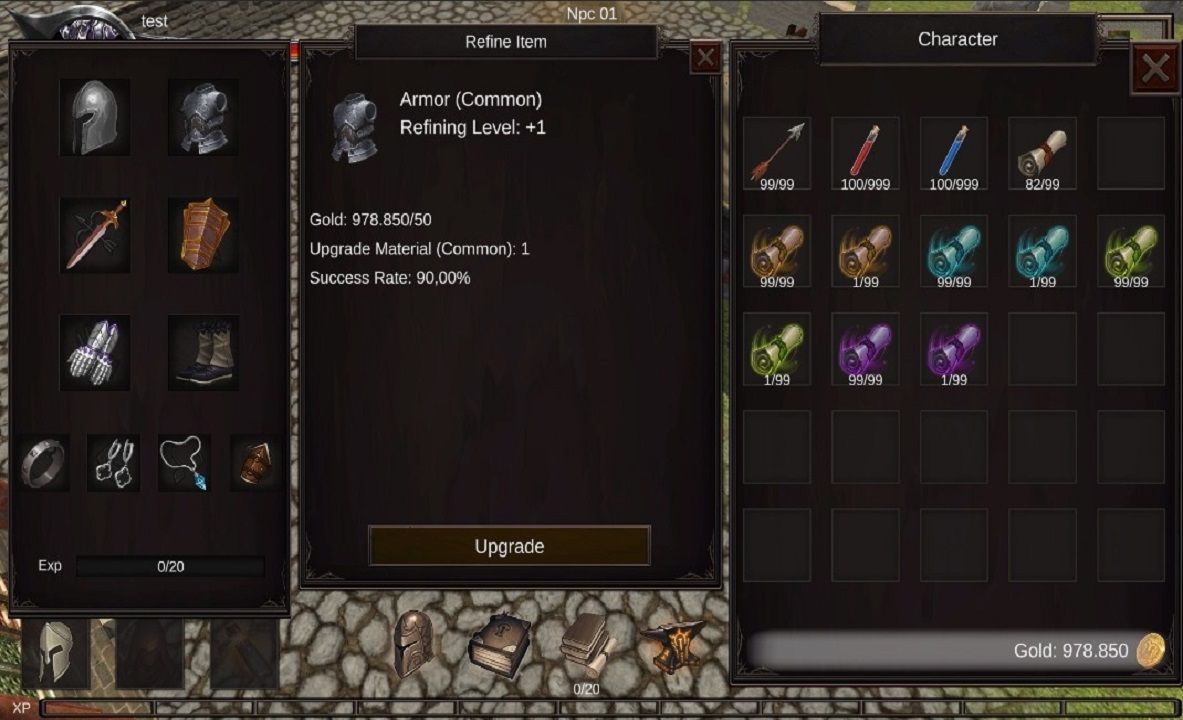Select the equipped earrings slot
This screenshot has width=1183, height=720.
(113, 462)
